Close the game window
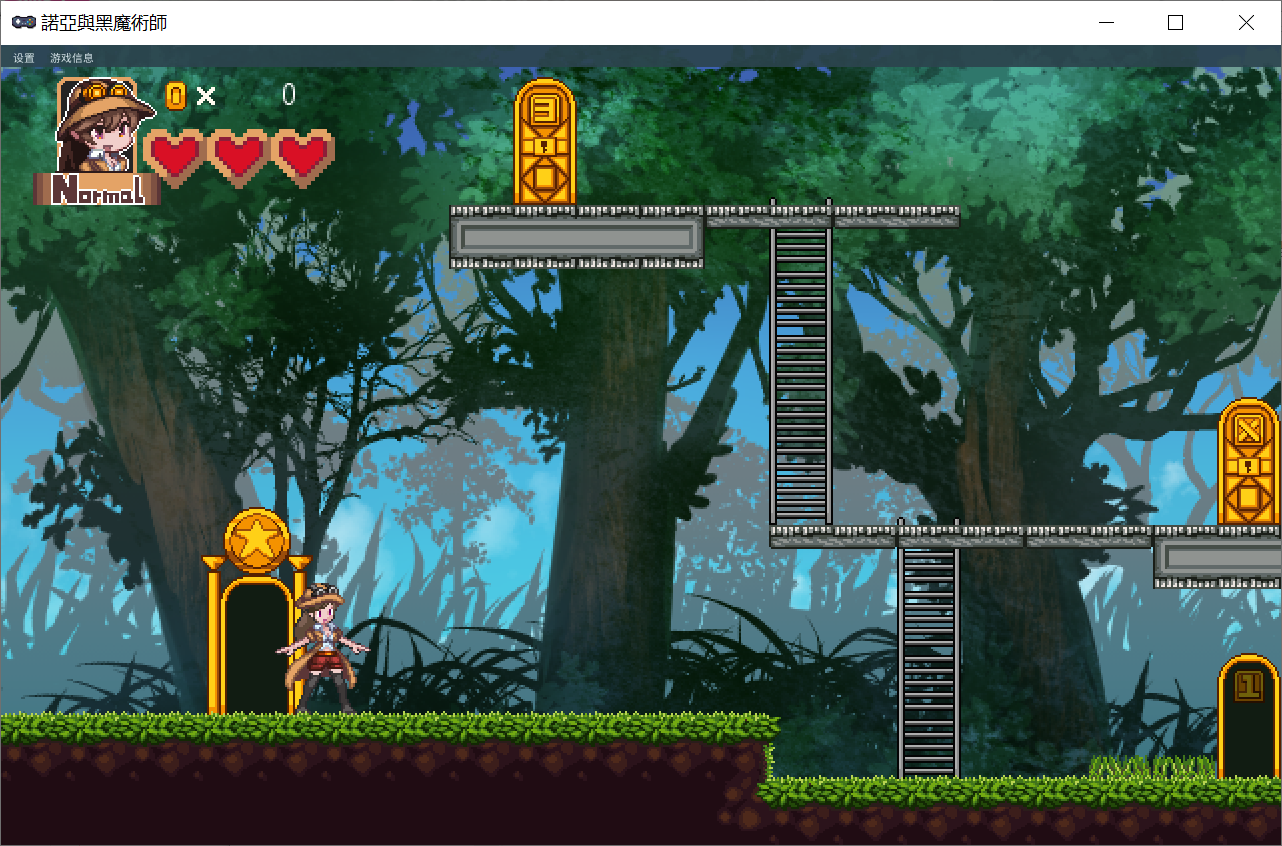Image resolution: width=1282 pixels, height=846 pixels. tap(1246, 22)
